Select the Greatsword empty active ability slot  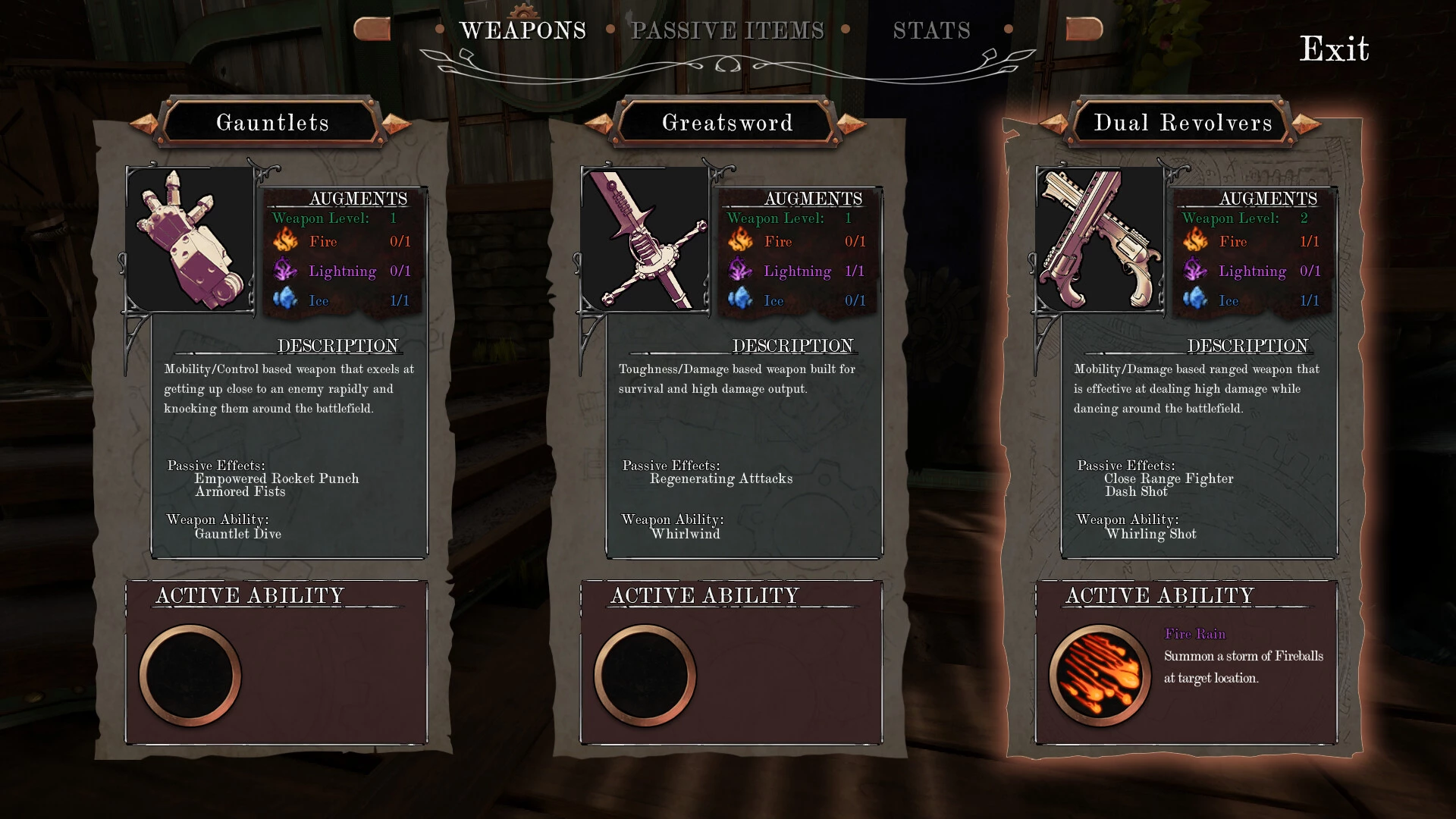coord(645,675)
